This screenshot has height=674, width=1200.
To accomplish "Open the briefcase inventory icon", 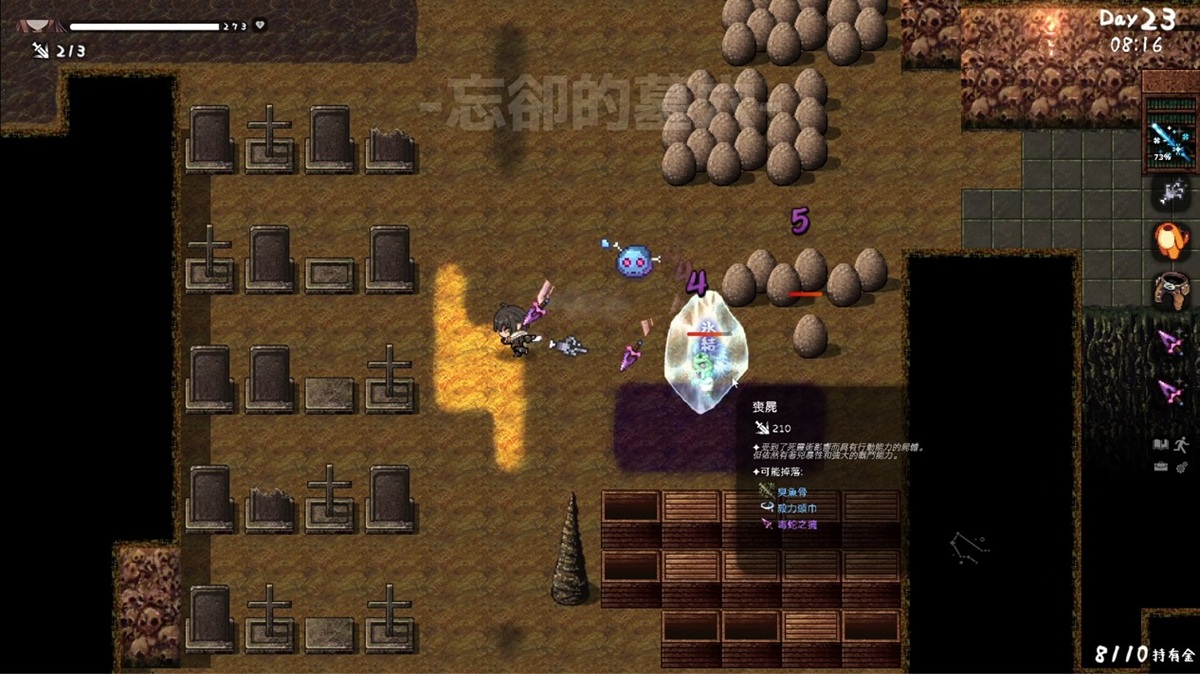I will 1160,466.
